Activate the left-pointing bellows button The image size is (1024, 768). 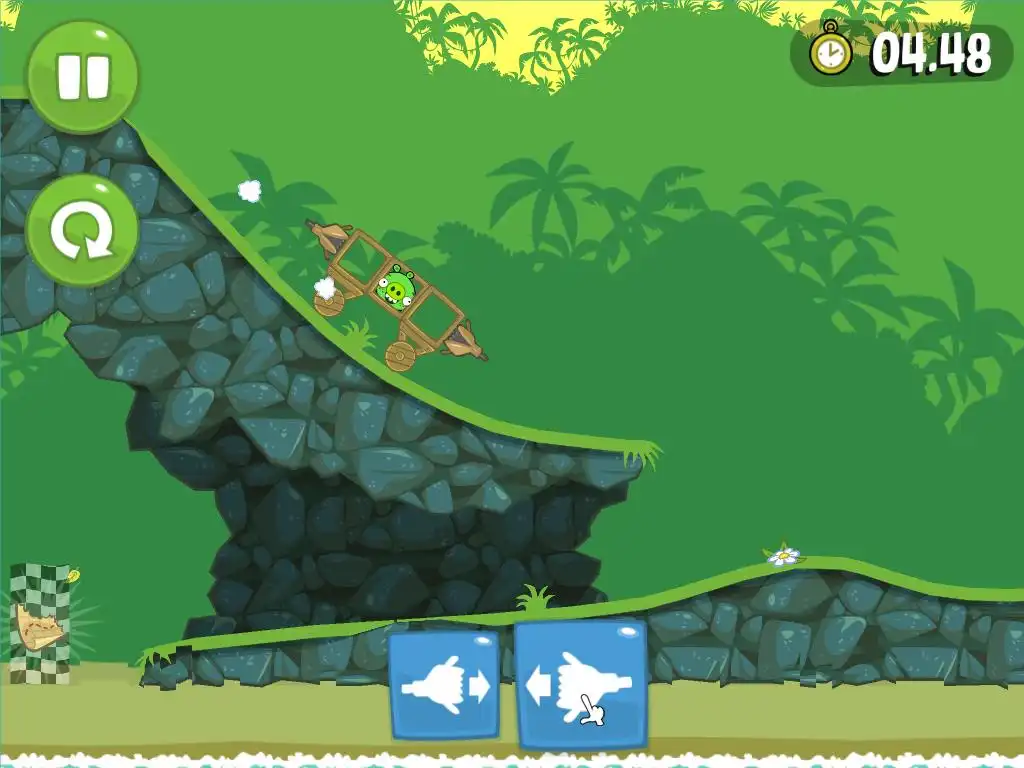tap(580, 685)
